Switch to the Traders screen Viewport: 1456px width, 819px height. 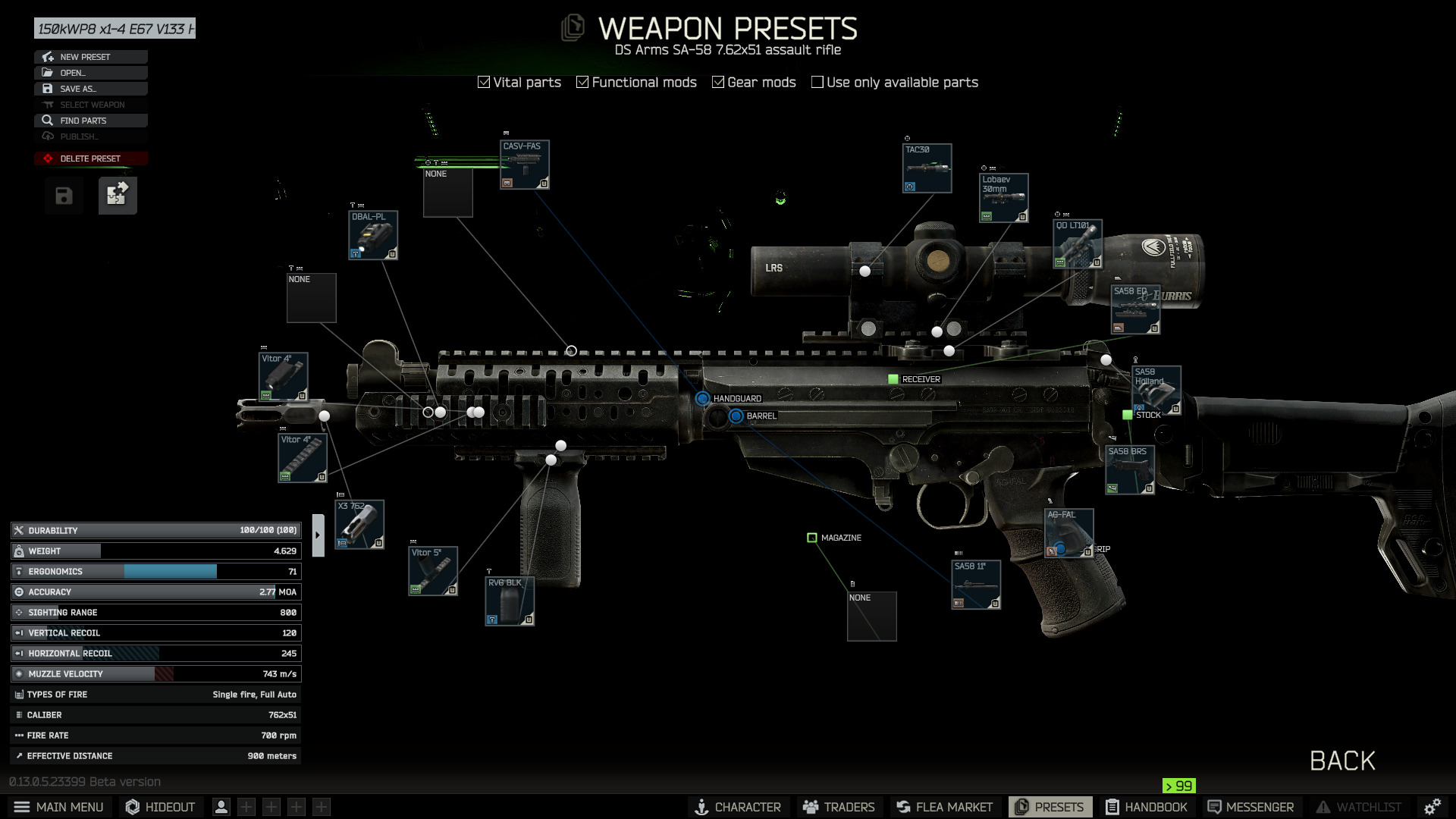click(839, 807)
